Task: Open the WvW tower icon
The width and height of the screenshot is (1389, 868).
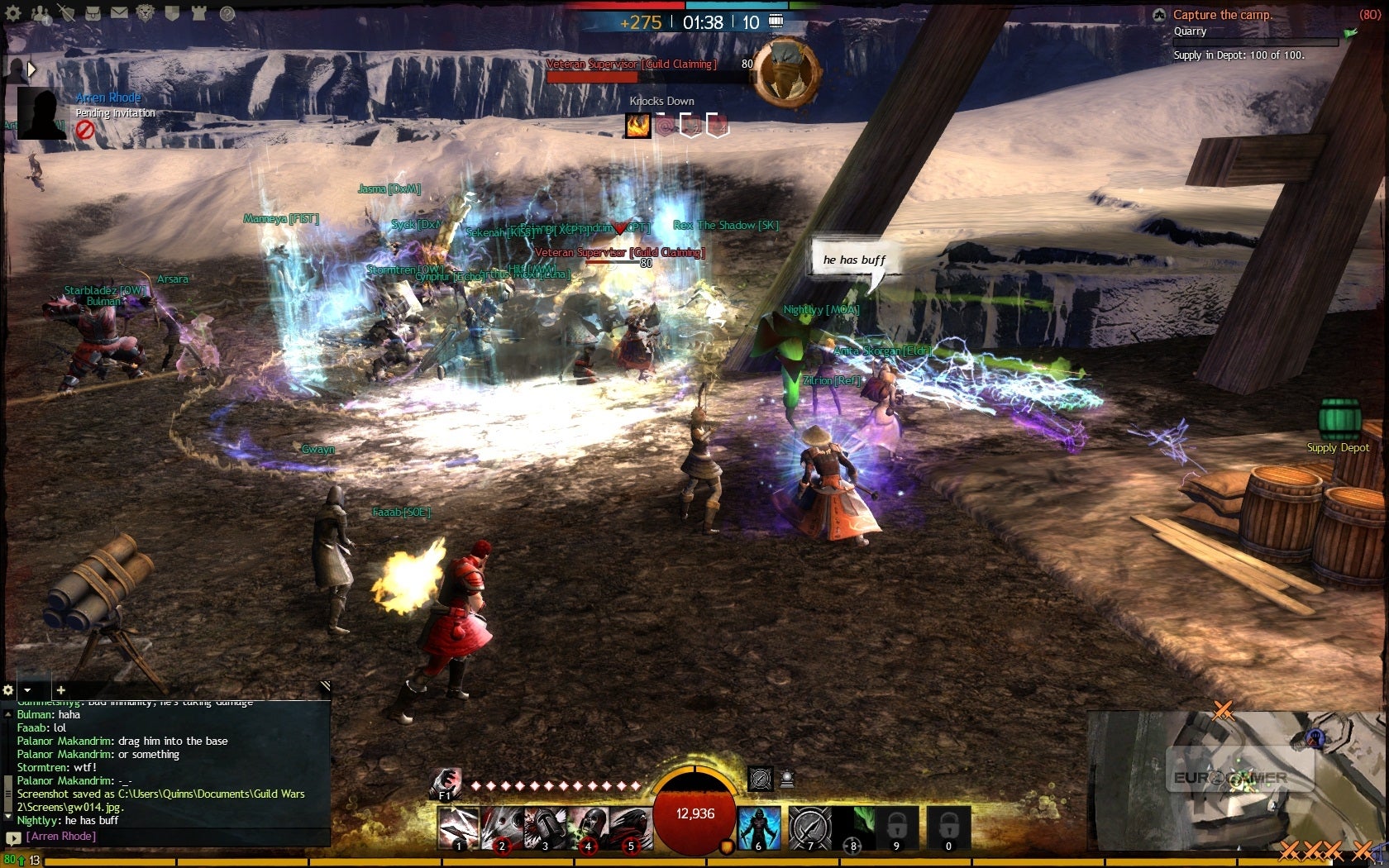Action: (x=198, y=12)
